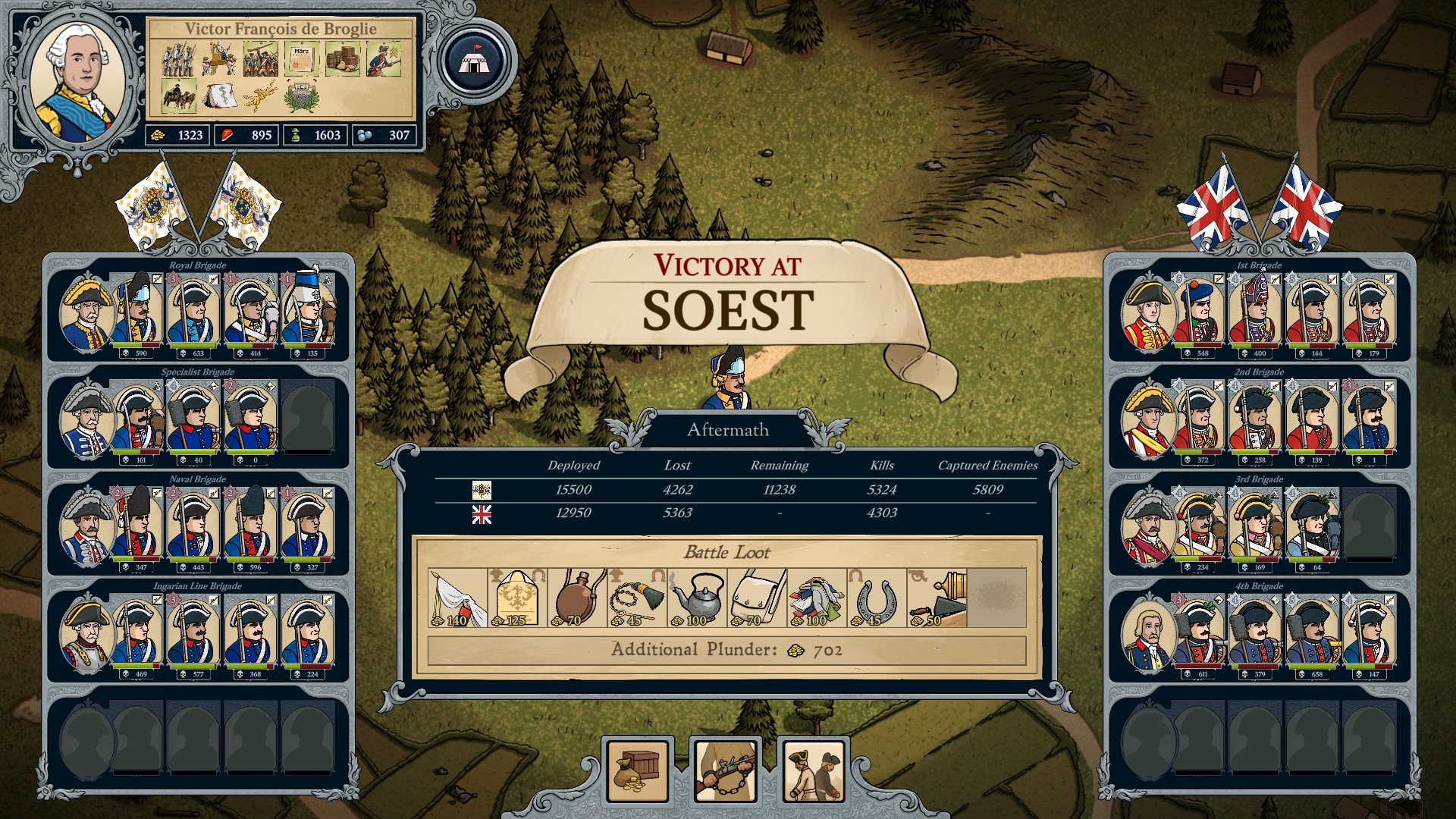The image size is (1456, 819).
Task: Choose the metal kettle loot item
Action: click(x=697, y=598)
